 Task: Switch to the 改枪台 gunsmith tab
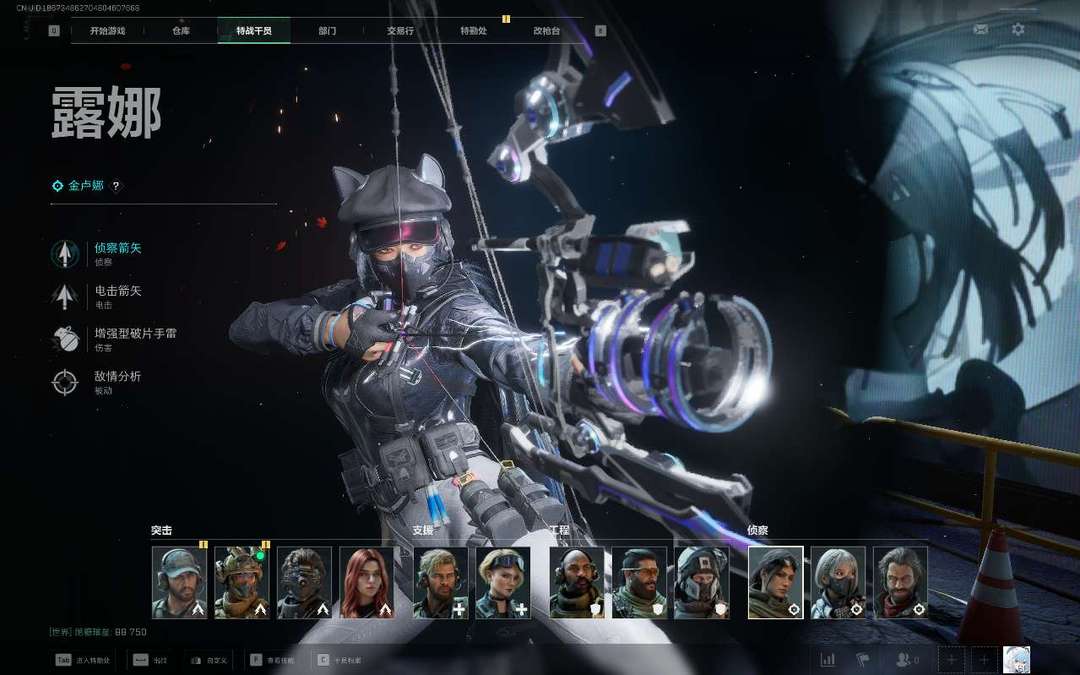click(546, 31)
